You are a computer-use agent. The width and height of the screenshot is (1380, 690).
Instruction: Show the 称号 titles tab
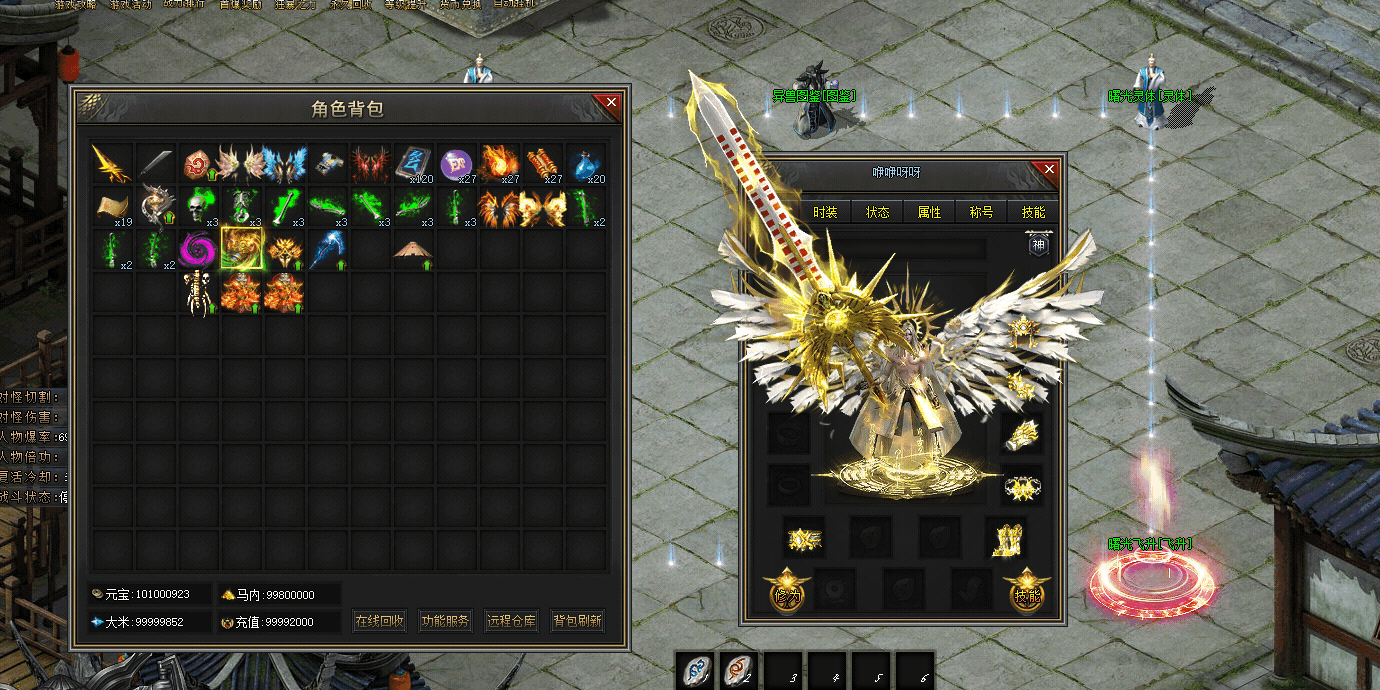click(x=981, y=212)
